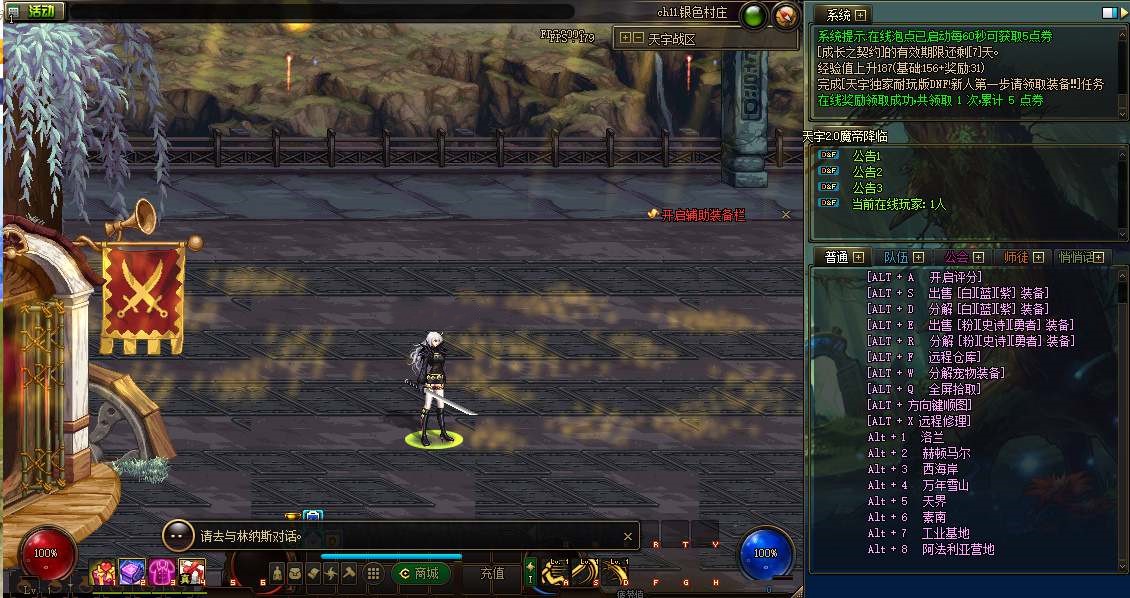Image resolution: width=1130 pixels, height=598 pixels.
Task: Expand the 天宇战区 tracker panel
Action: (x=626, y=39)
